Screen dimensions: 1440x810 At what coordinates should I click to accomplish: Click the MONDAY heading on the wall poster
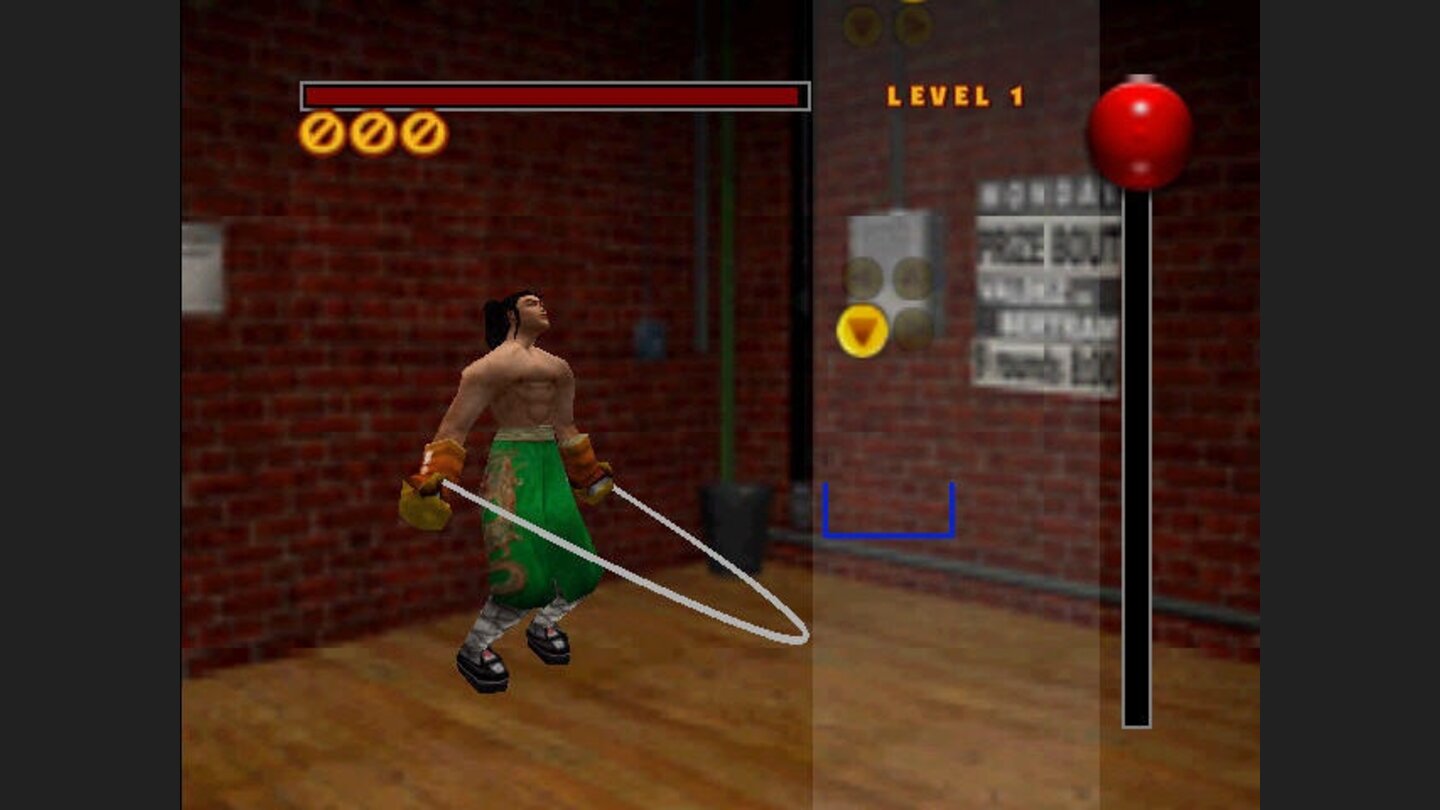click(x=1045, y=193)
